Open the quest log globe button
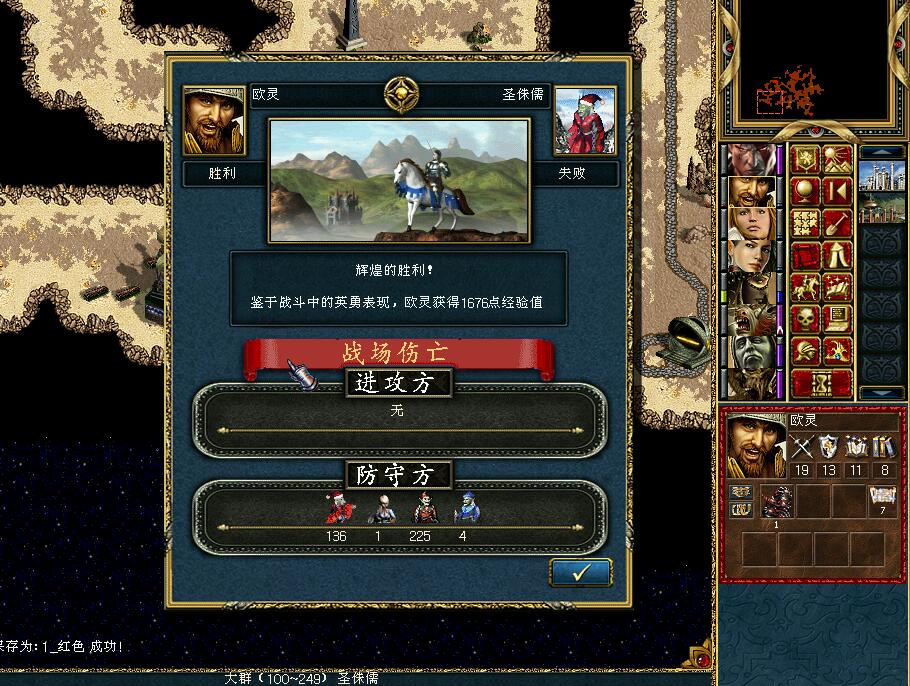Viewport: 910px width, 686px height. 806,191
